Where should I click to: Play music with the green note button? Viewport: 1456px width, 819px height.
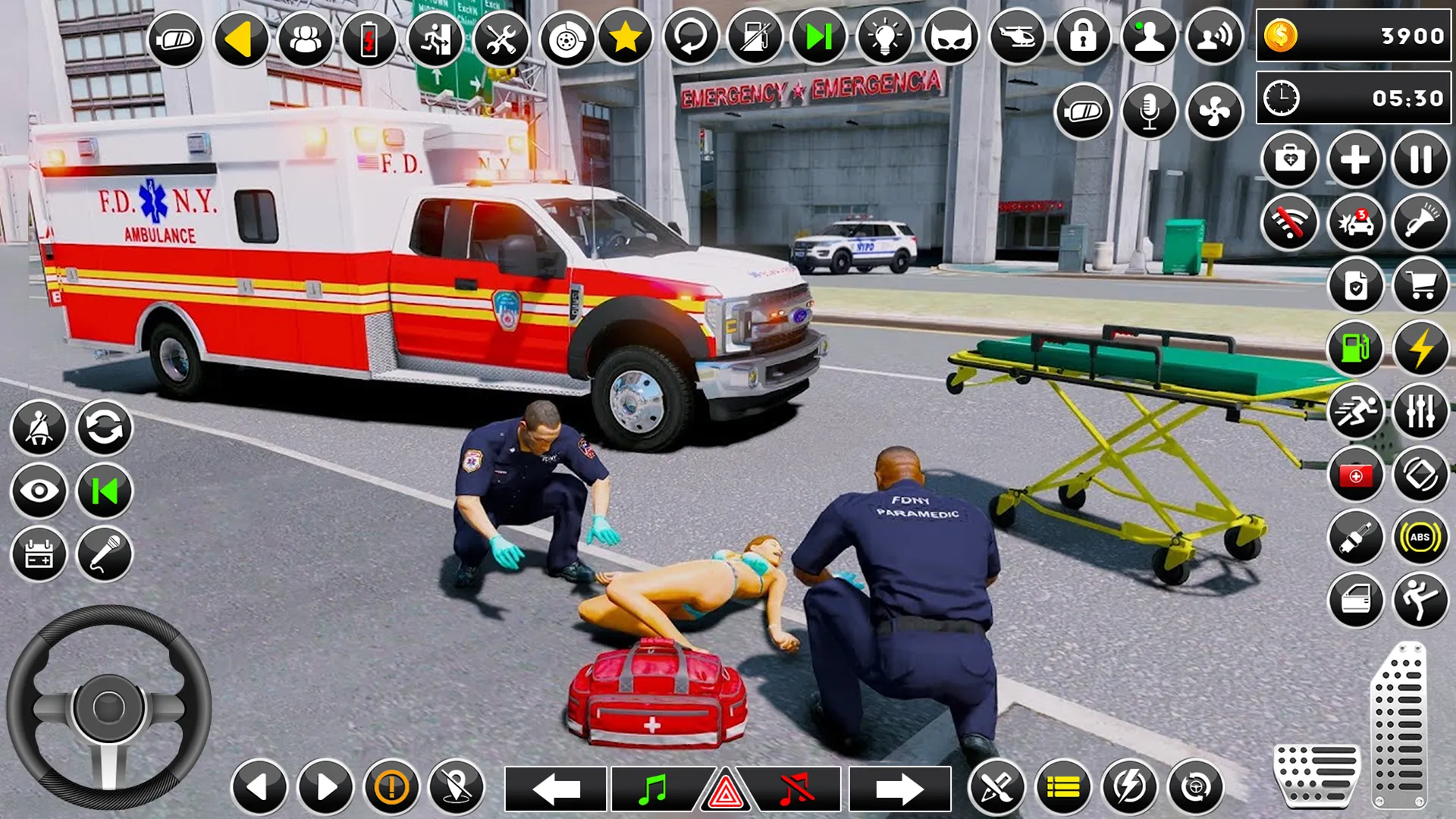pyautogui.click(x=653, y=789)
